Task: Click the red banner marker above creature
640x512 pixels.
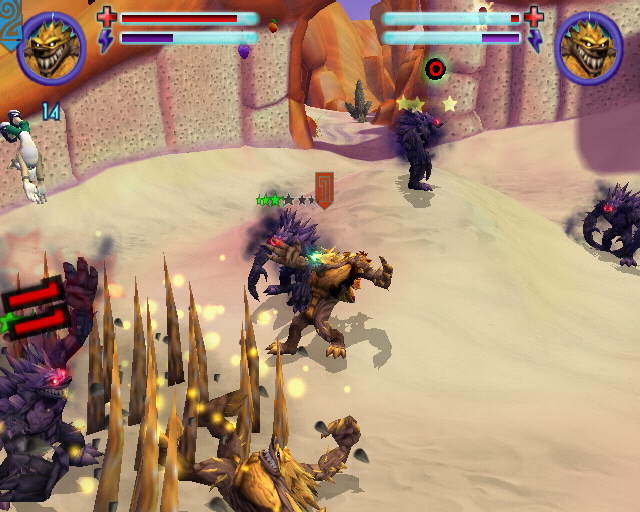Action: [324, 189]
